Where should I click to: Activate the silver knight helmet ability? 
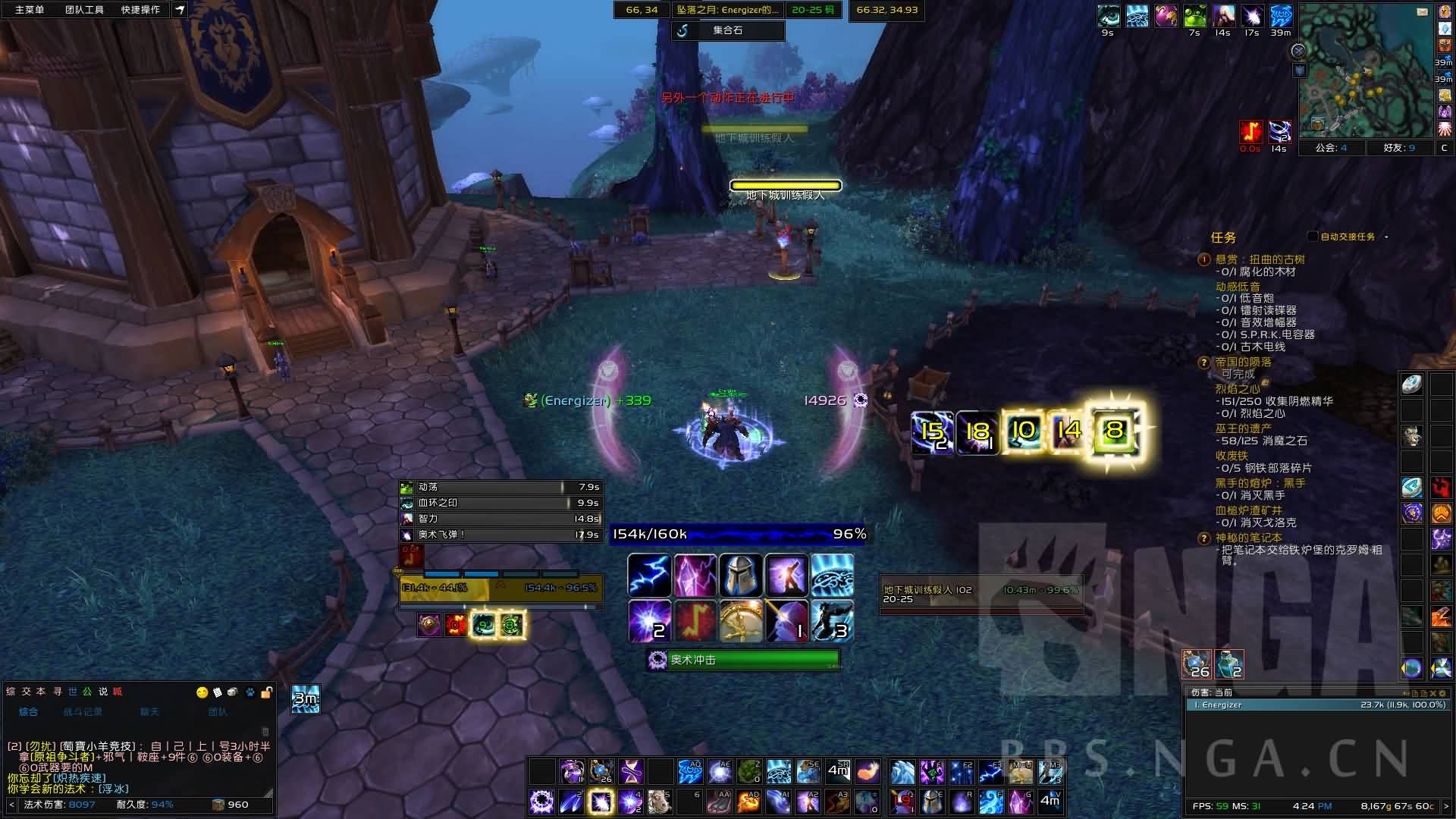[x=740, y=576]
